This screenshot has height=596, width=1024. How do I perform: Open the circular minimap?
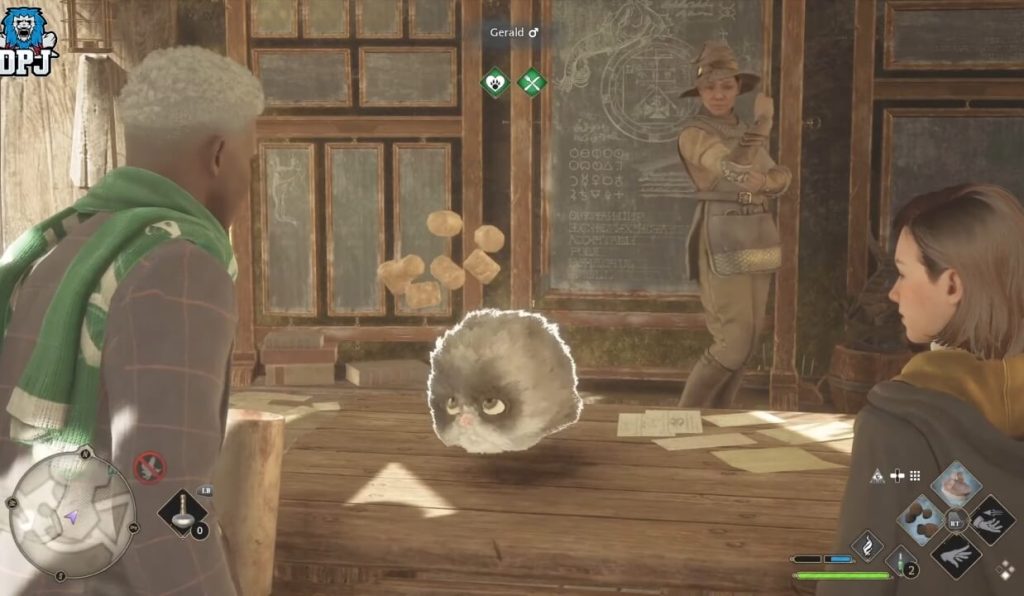(71, 516)
